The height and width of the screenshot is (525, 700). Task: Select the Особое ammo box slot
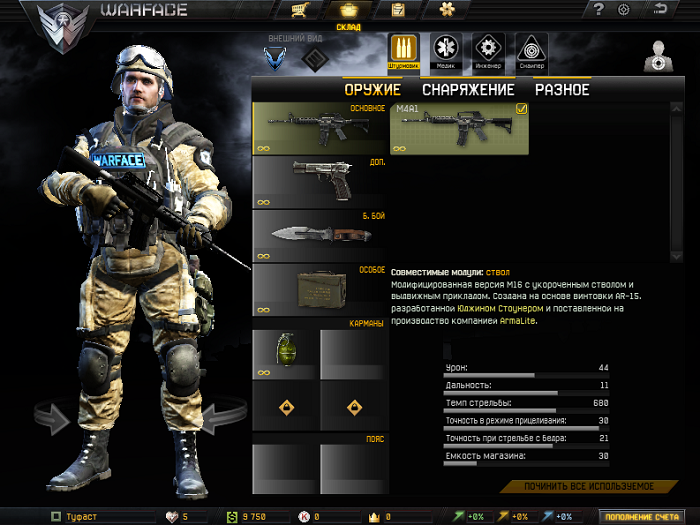[319, 289]
